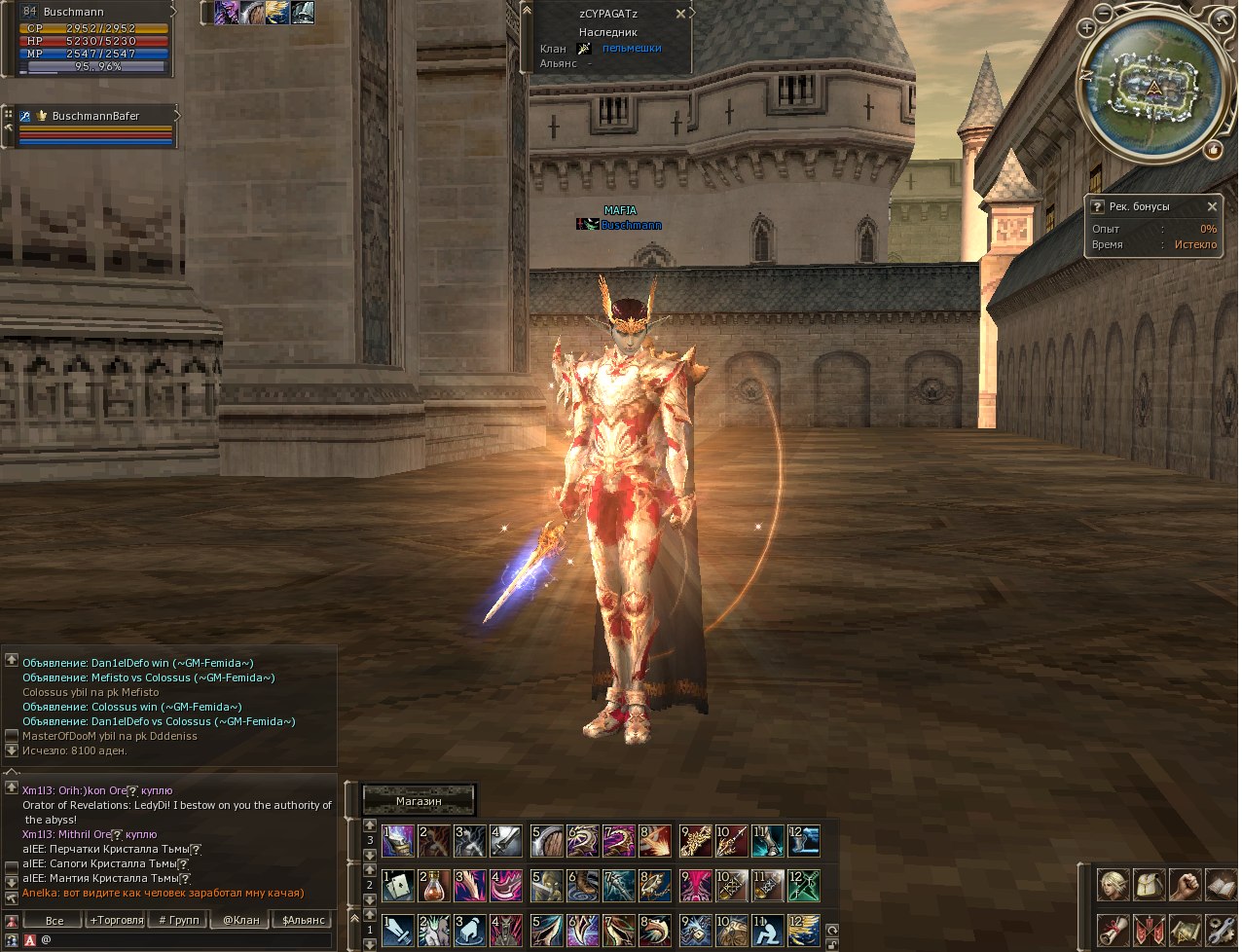The width and height of the screenshot is (1242, 952).
Task: Close the zCYPAGATz target window
Action: tap(680, 15)
